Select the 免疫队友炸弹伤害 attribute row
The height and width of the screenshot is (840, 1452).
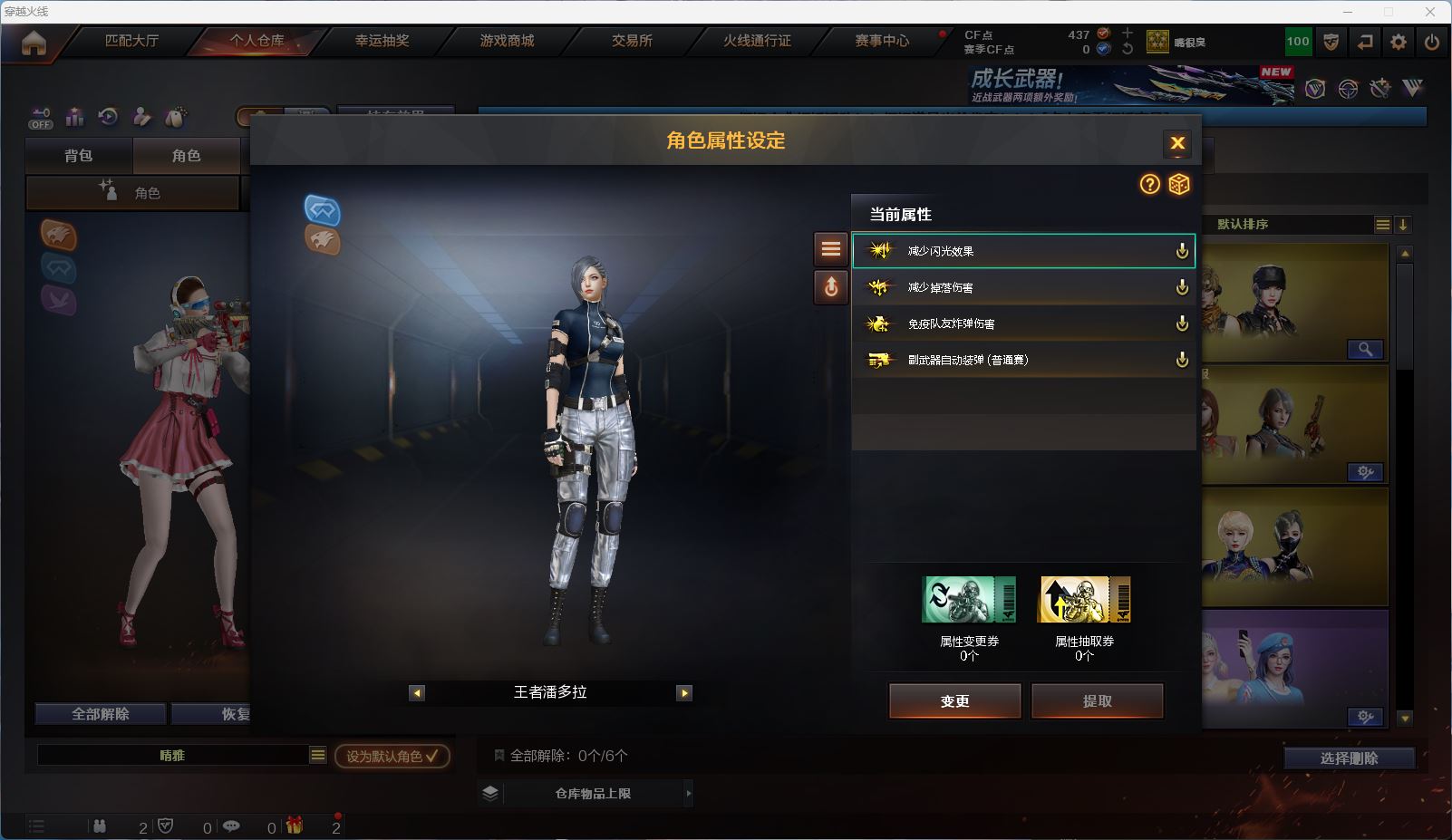click(x=1022, y=323)
